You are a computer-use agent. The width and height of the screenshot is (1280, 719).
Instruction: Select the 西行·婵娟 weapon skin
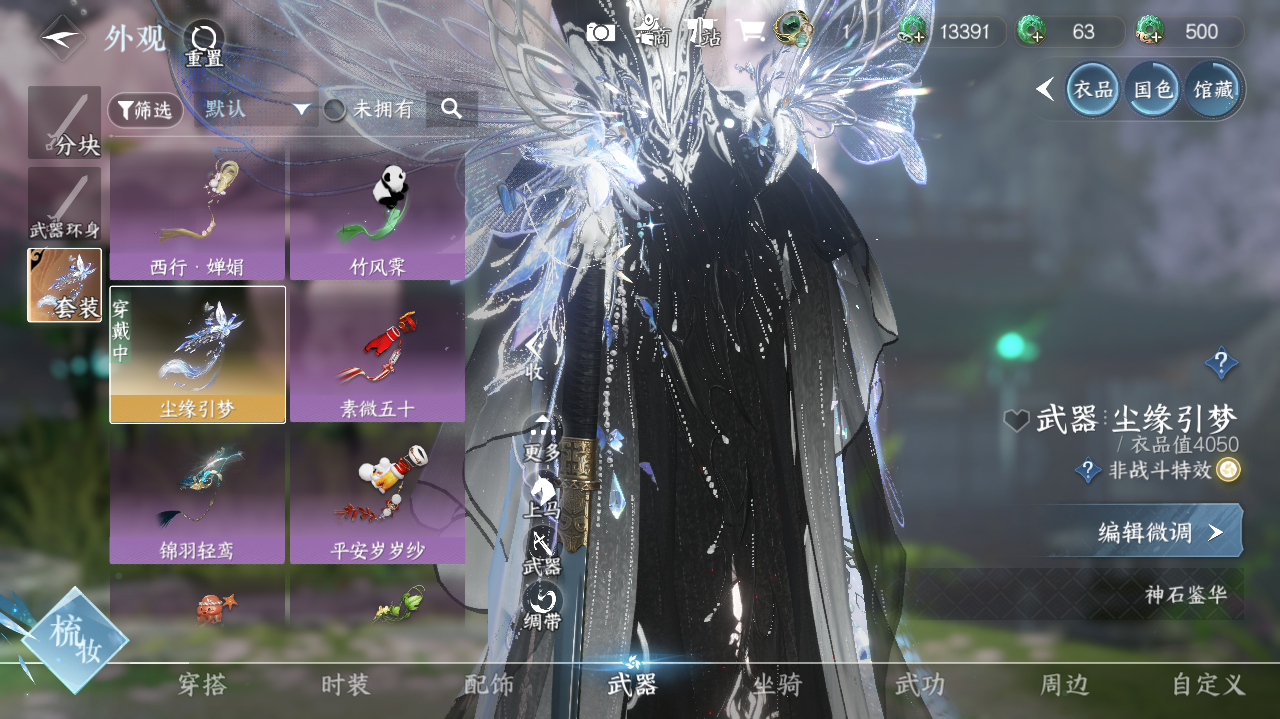coord(198,216)
